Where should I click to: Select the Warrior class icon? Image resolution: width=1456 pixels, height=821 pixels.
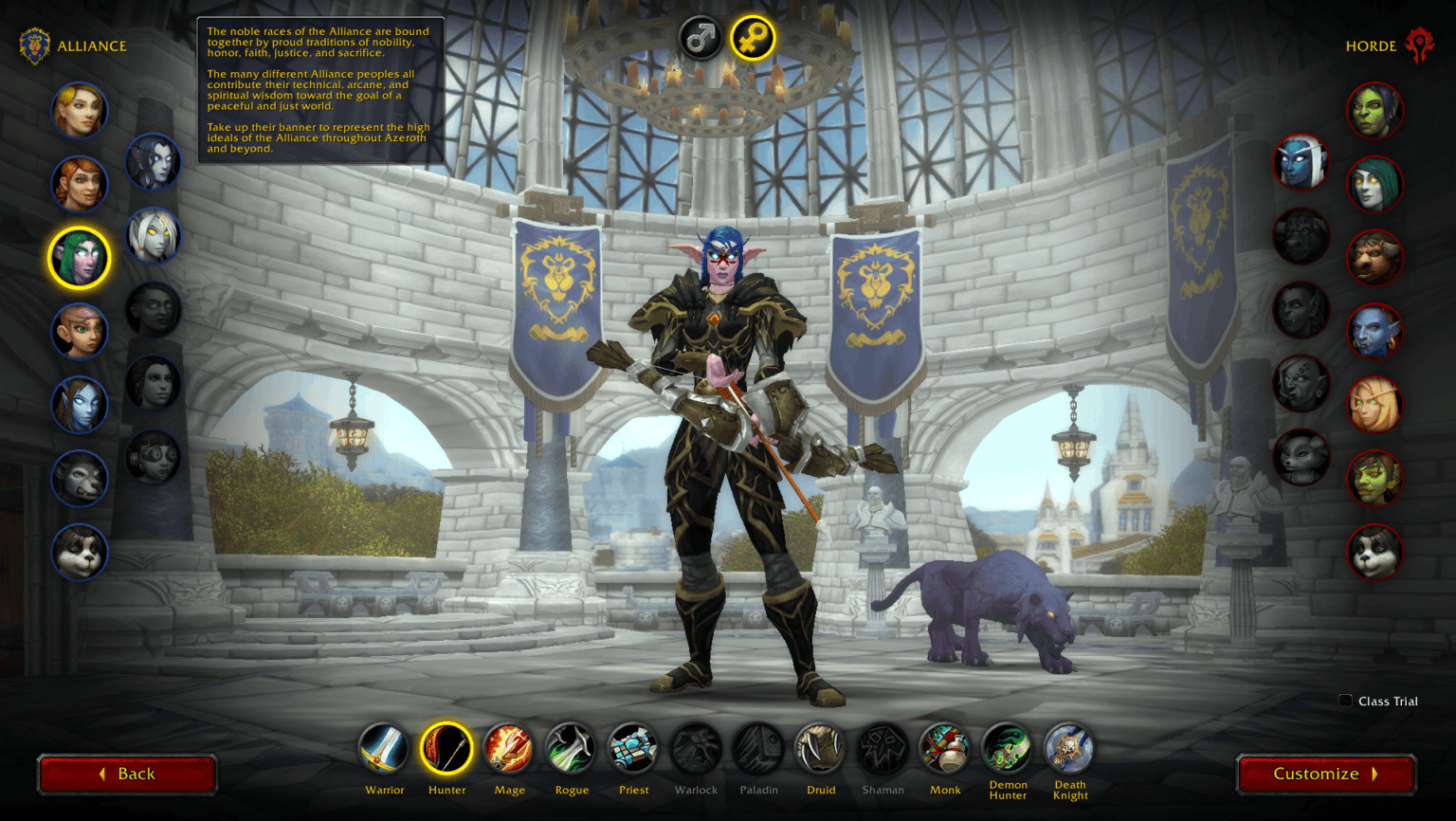click(x=384, y=748)
